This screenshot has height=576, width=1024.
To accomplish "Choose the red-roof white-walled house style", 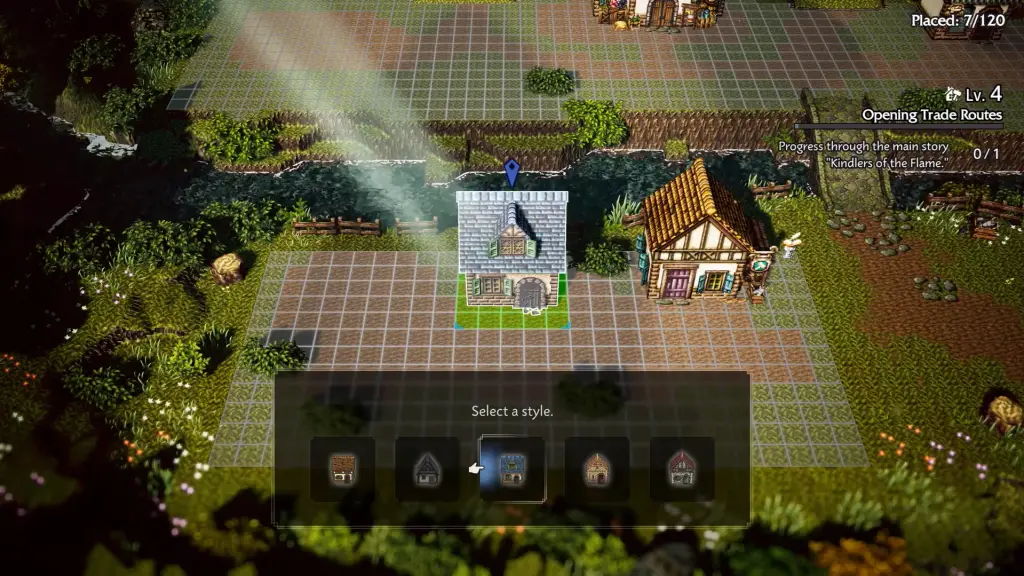I will click(x=682, y=469).
